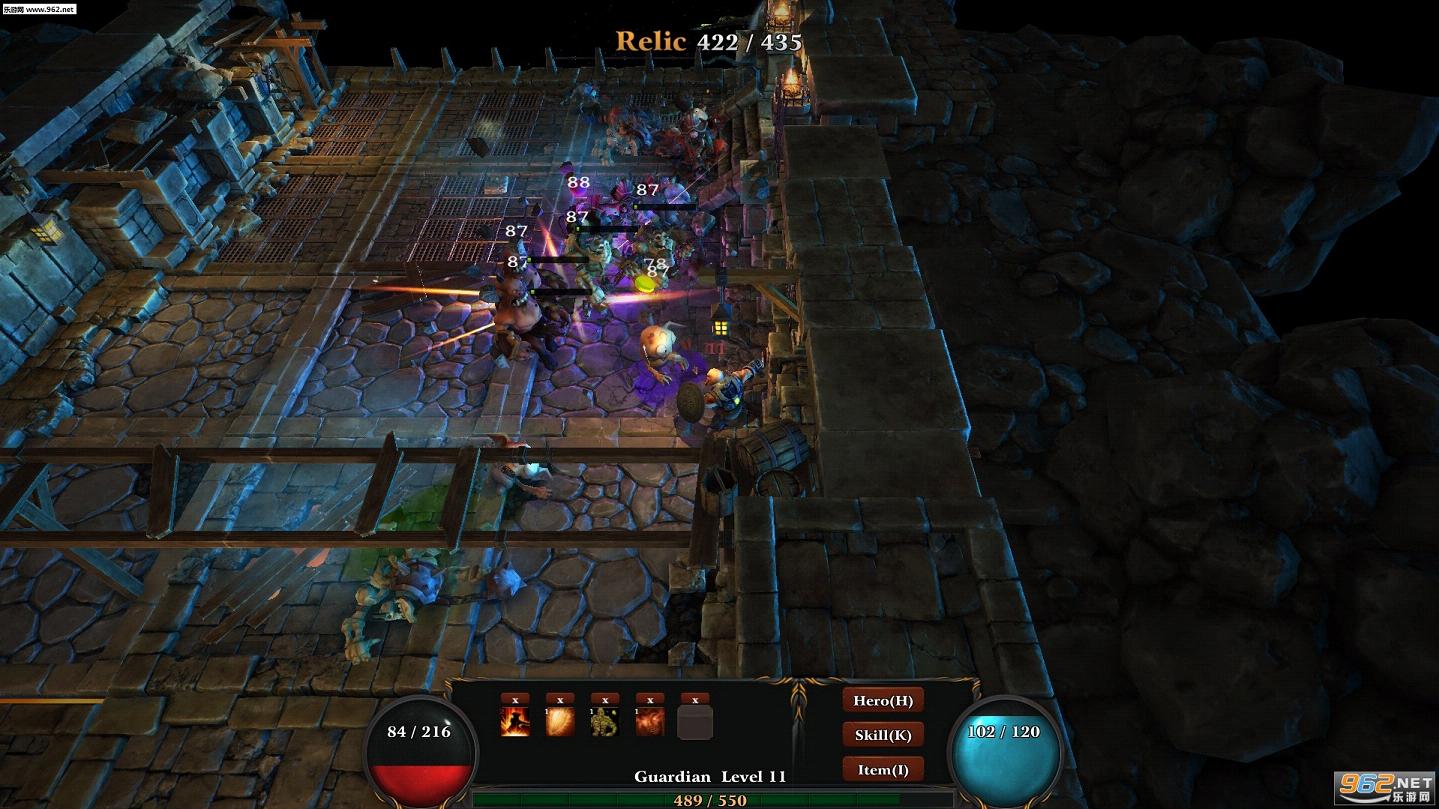Open the Item(I) inventory panel
Image resolution: width=1439 pixels, height=809 pixels.
tap(883, 769)
